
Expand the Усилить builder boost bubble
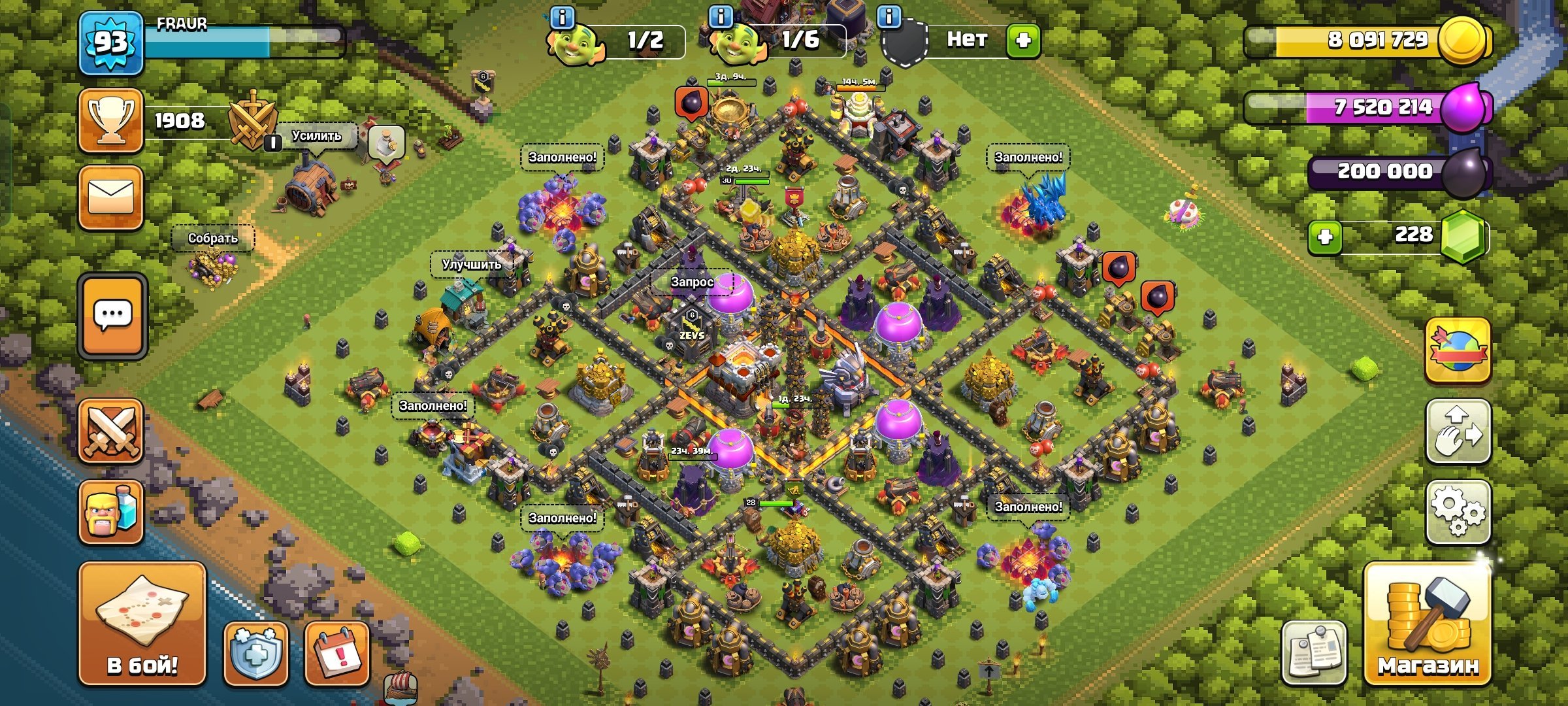[x=316, y=135]
